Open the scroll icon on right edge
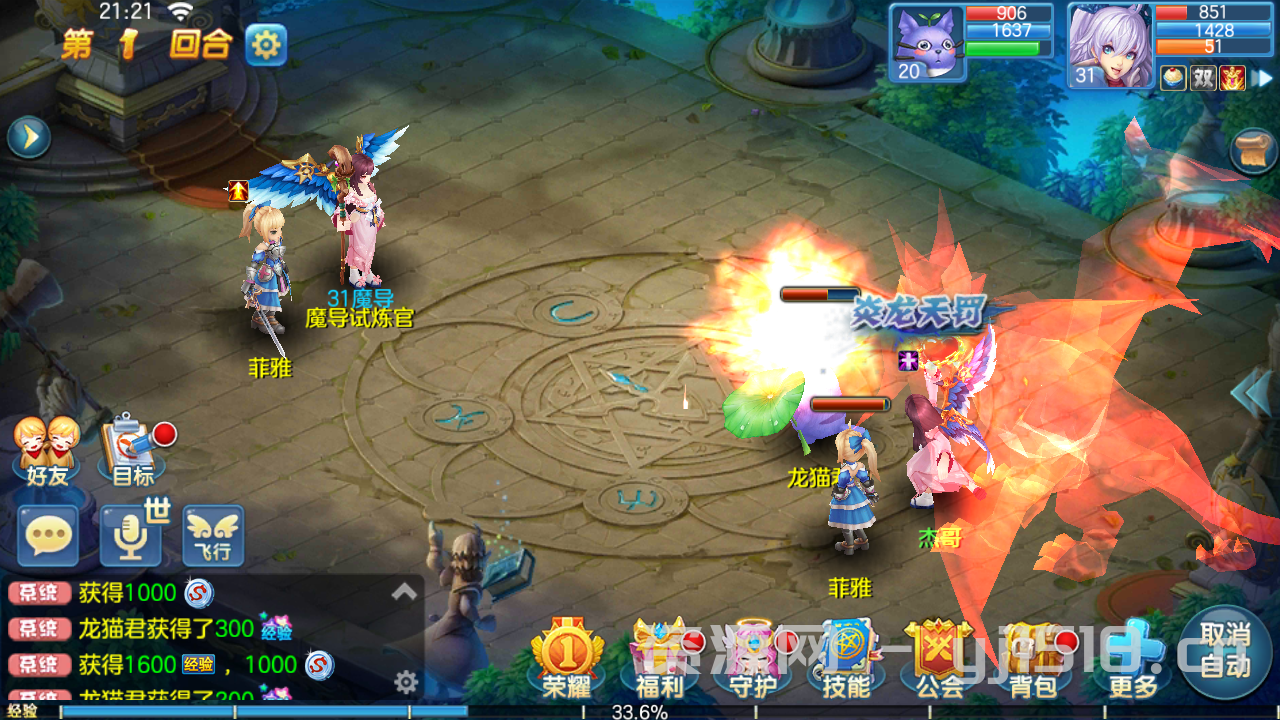Image resolution: width=1280 pixels, height=720 pixels. 1255,150
